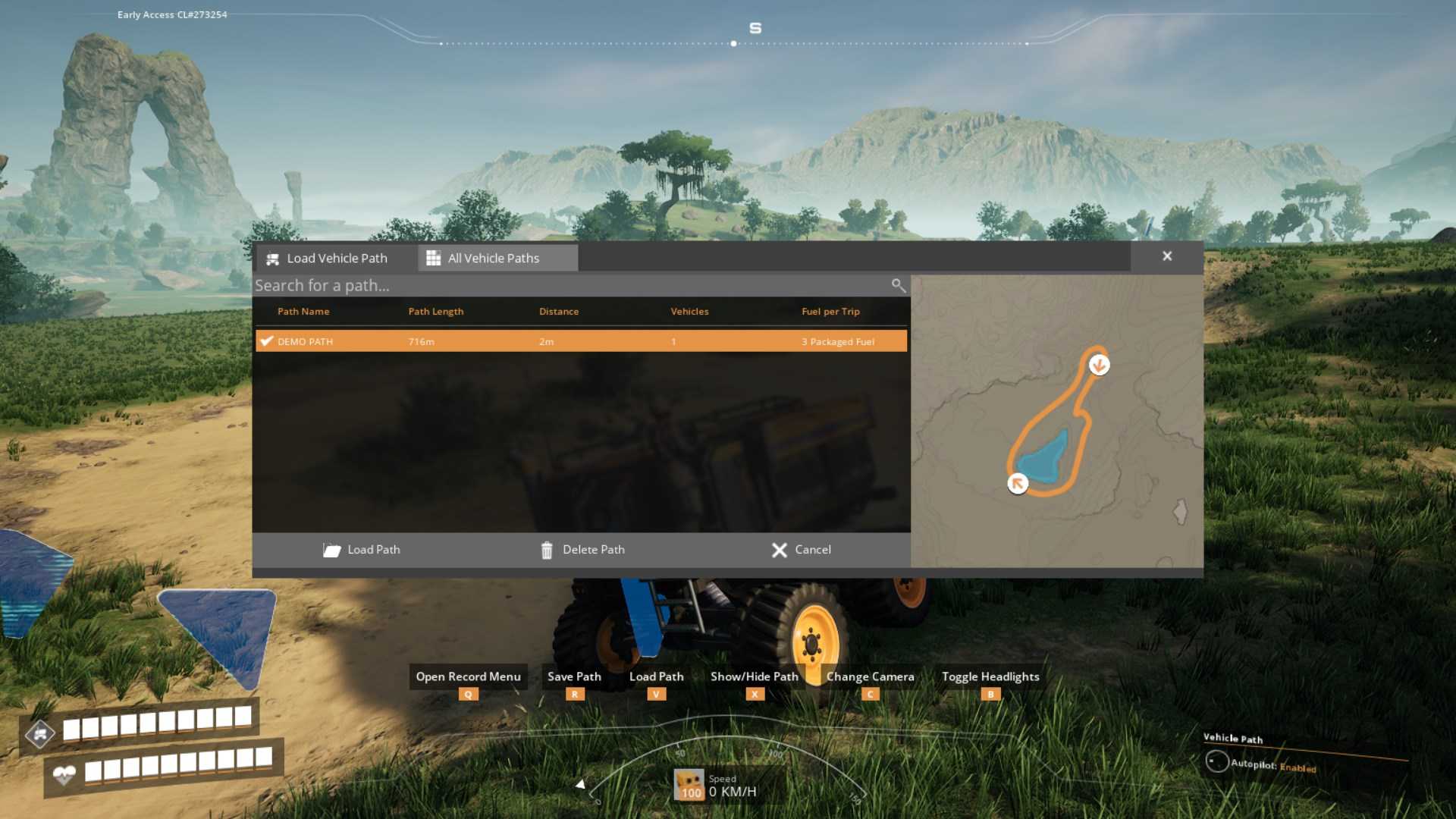Image resolution: width=1456 pixels, height=819 pixels.
Task: Click the grid icon on All Vehicle Paths tab
Action: point(434,258)
